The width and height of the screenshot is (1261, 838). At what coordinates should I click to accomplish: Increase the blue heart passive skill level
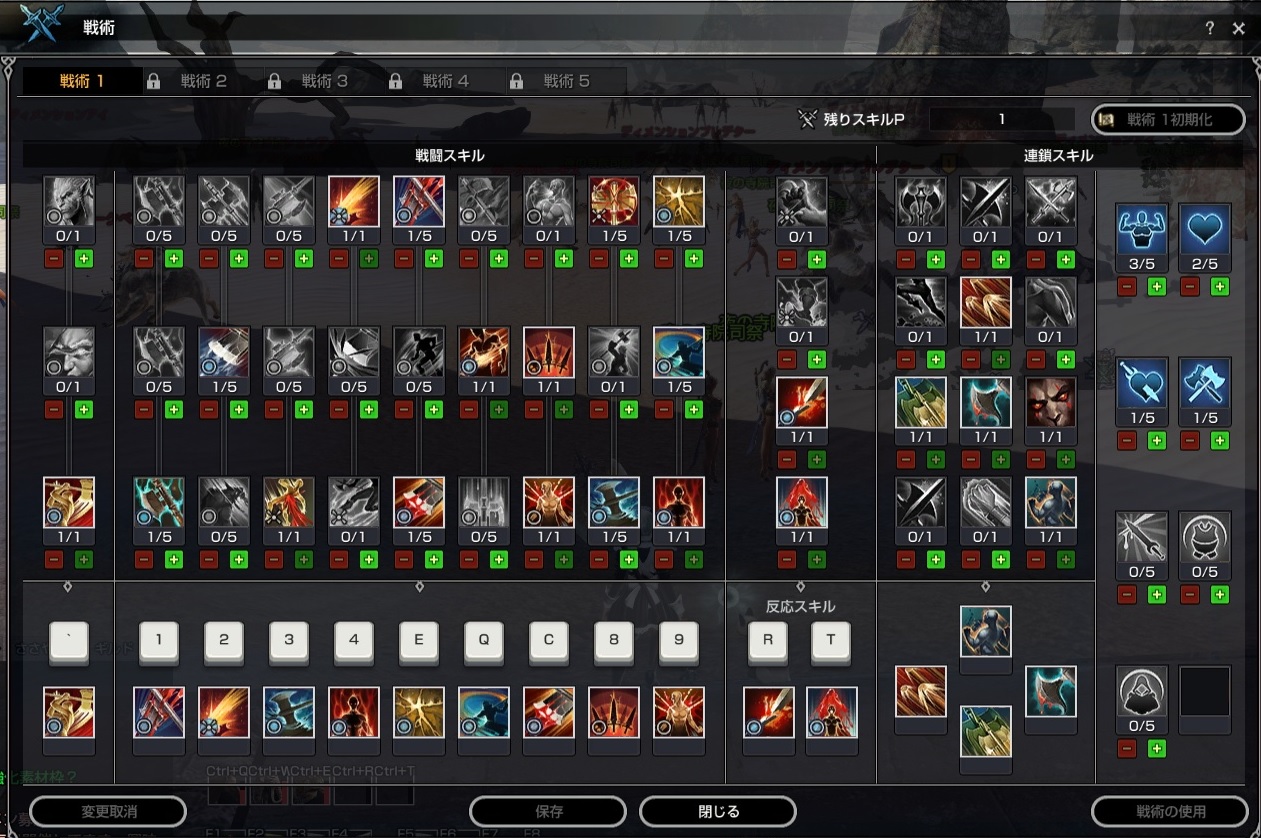(1220, 287)
